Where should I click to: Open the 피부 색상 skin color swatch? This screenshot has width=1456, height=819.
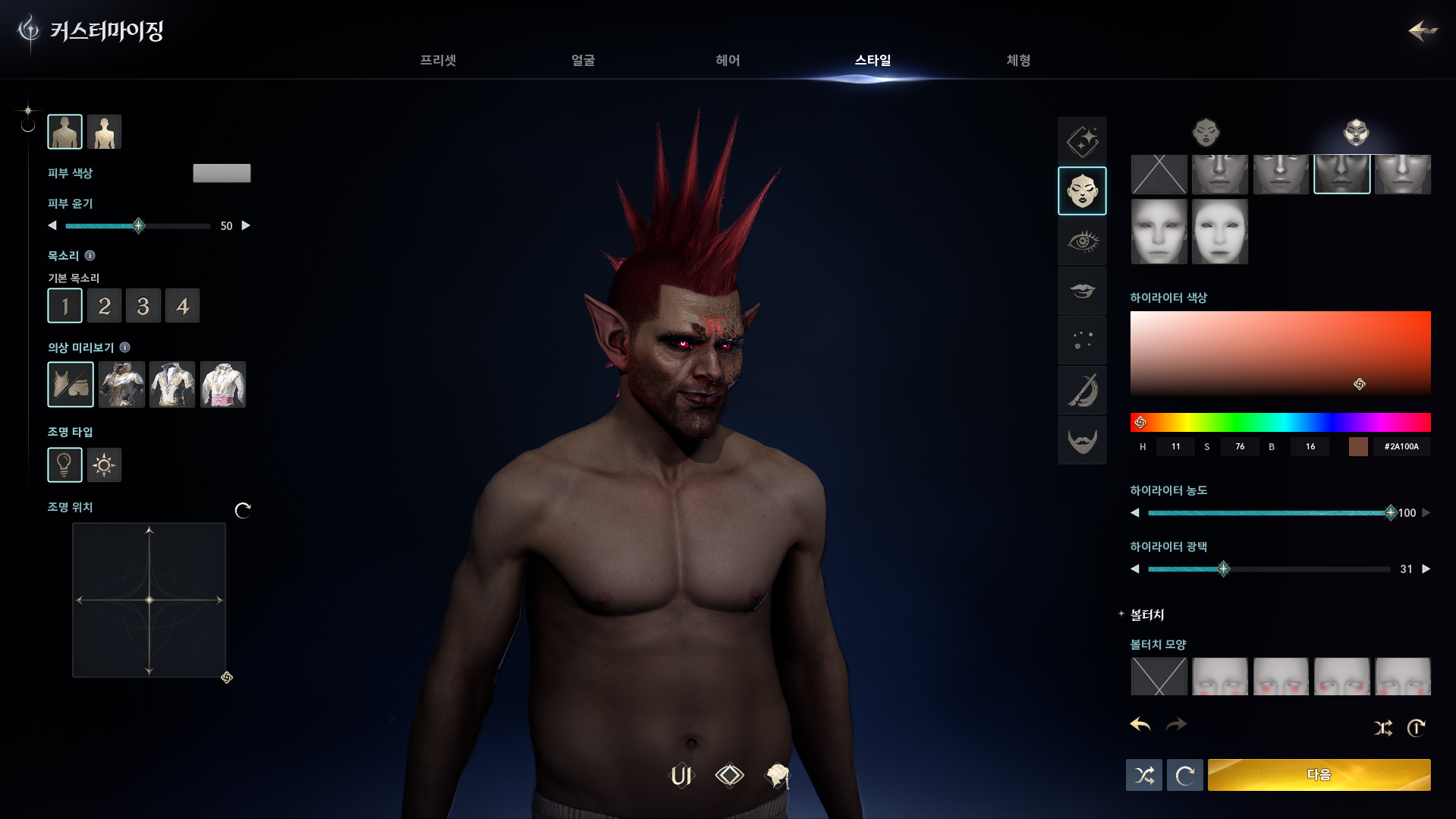[x=222, y=173]
